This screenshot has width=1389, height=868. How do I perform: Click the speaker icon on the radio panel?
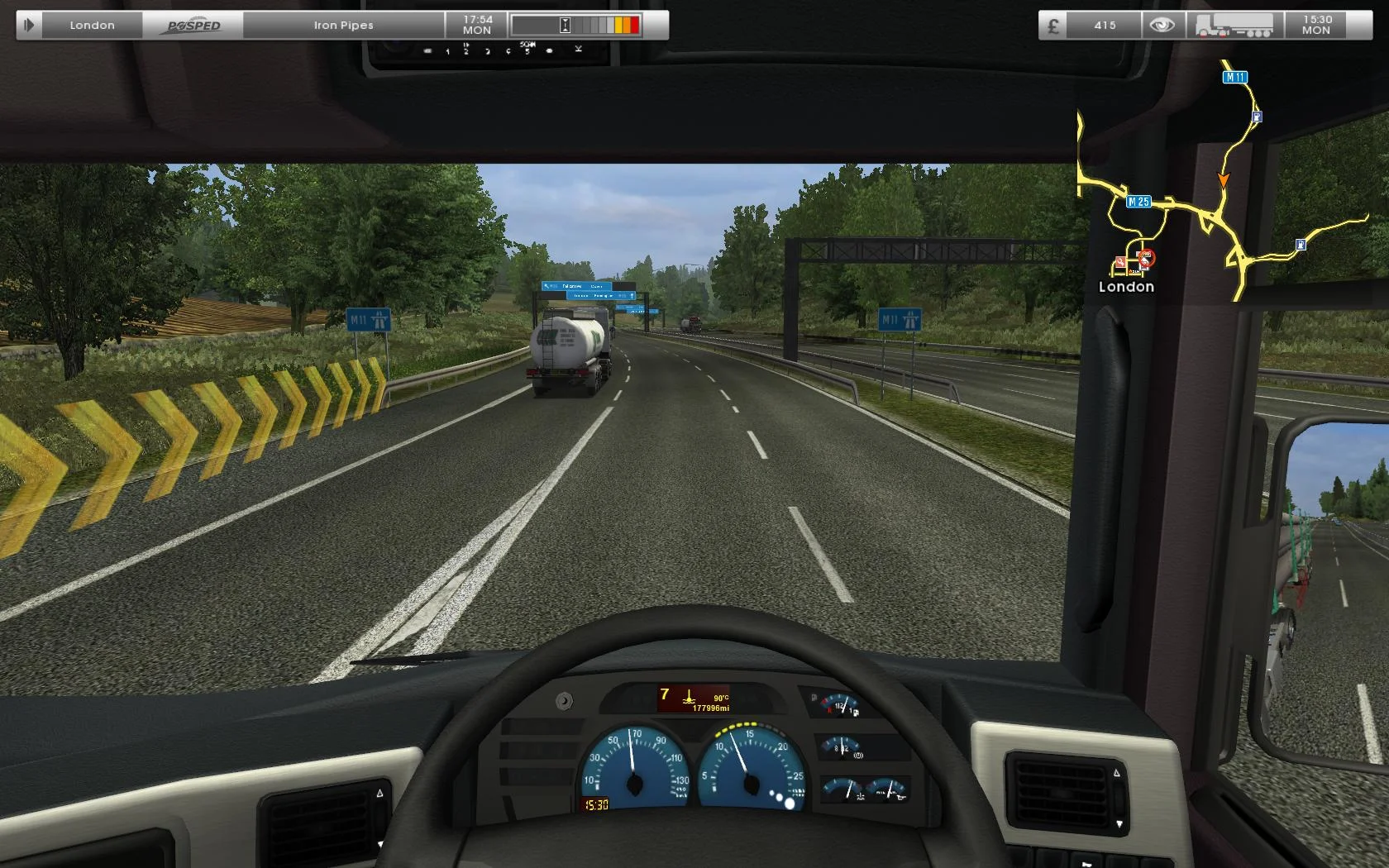pyautogui.click(x=549, y=50)
